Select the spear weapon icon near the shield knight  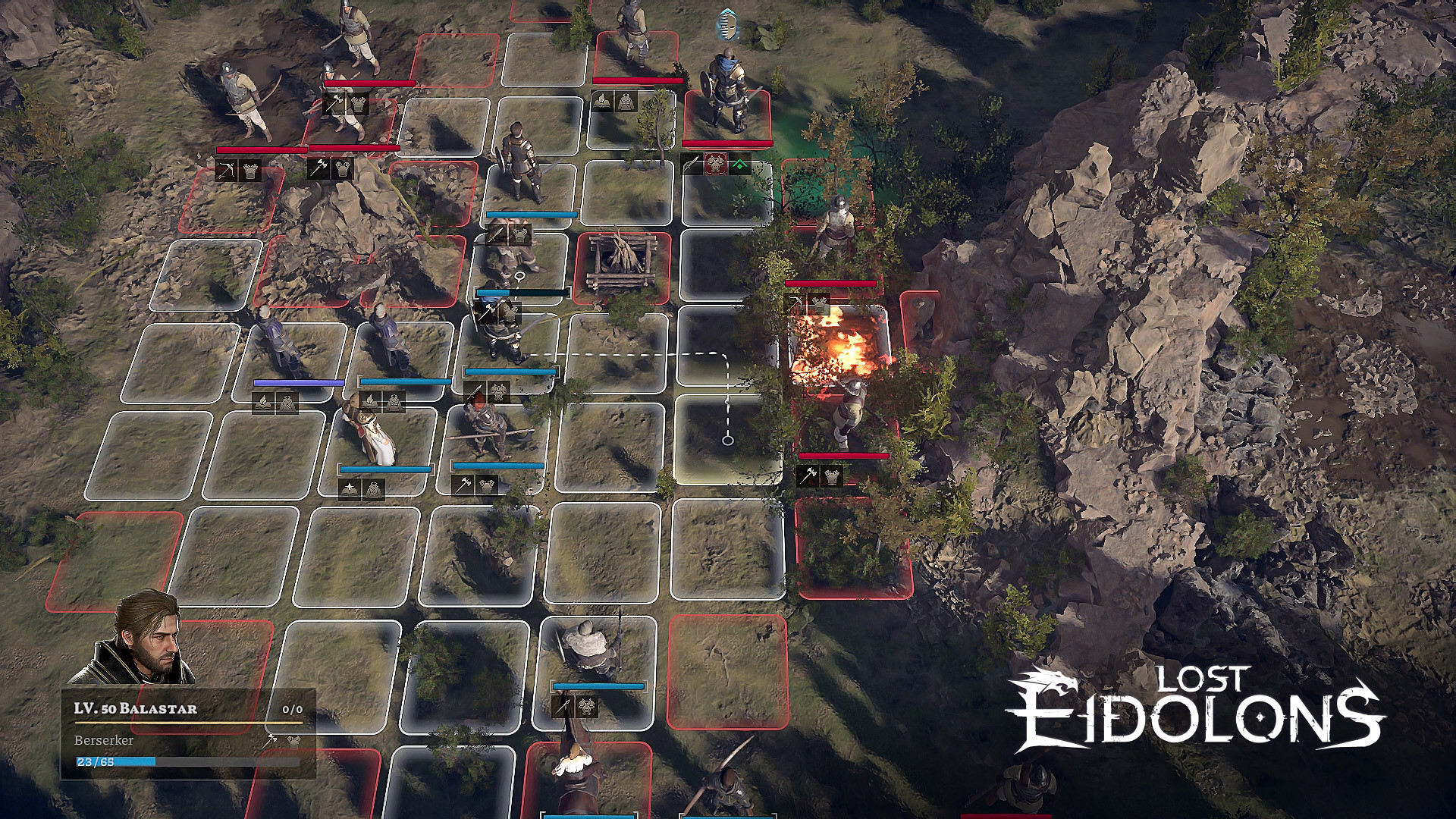692,164
